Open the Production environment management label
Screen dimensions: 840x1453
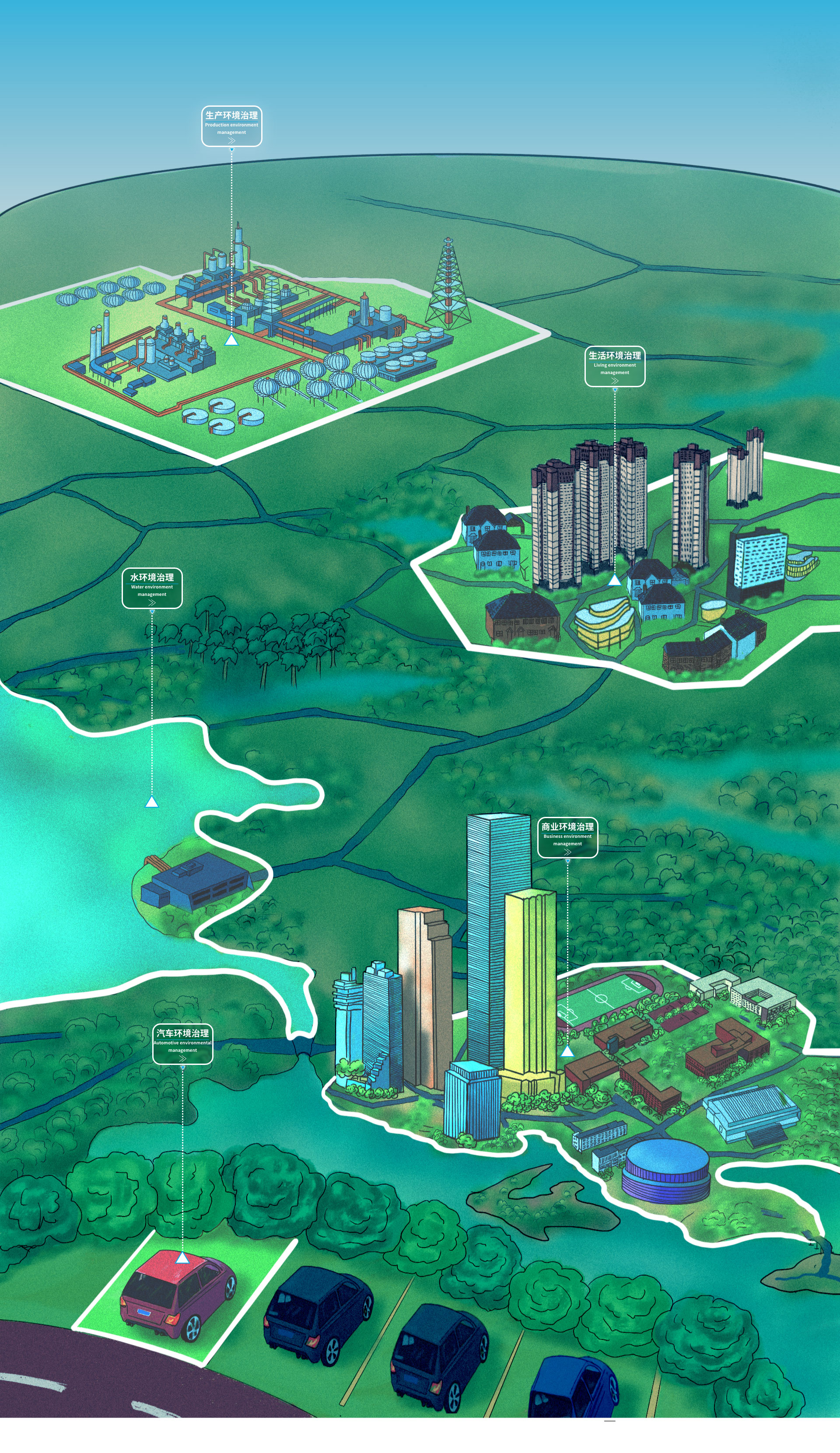point(231,126)
